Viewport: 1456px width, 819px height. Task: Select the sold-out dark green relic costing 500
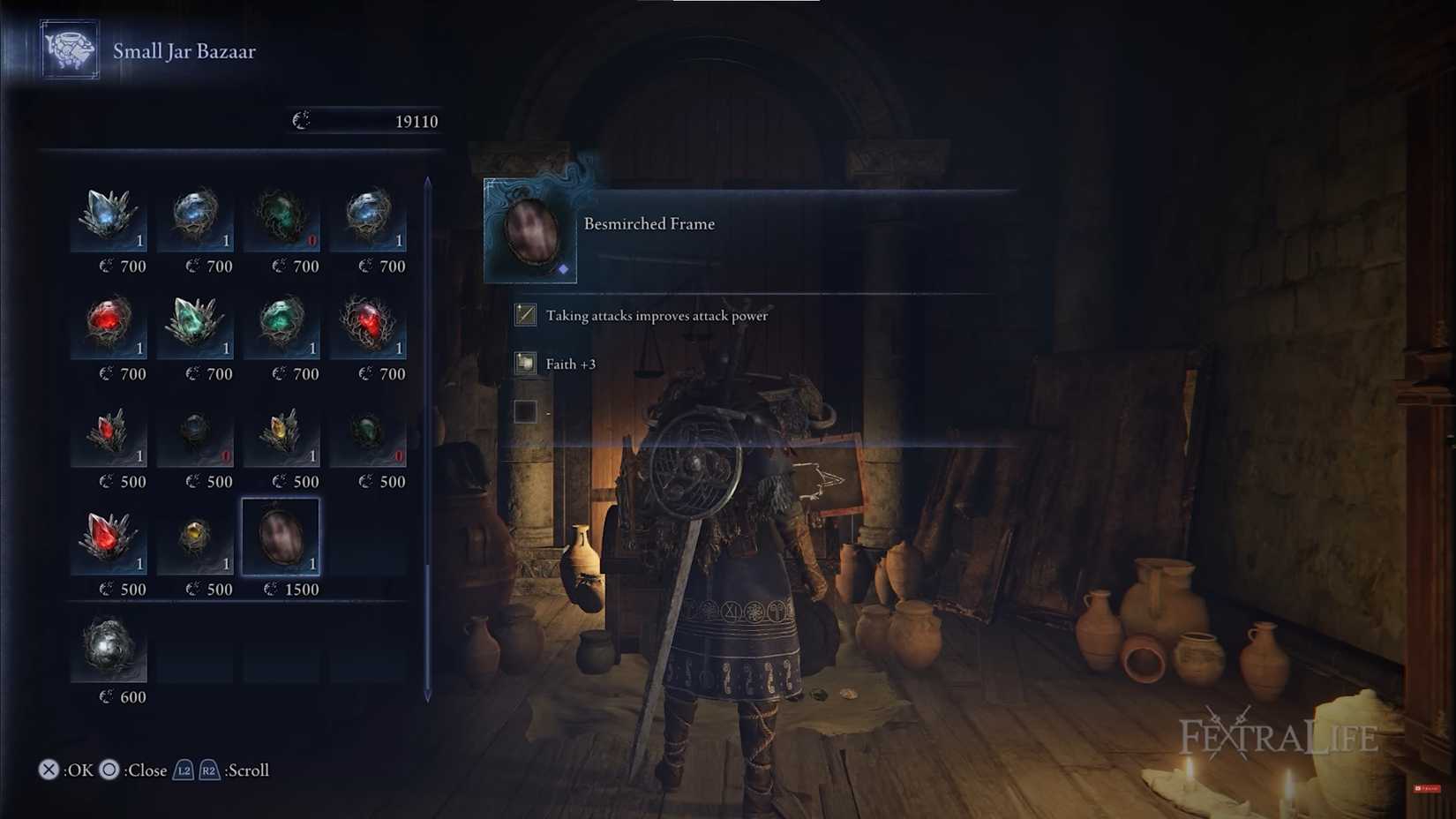tap(368, 431)
